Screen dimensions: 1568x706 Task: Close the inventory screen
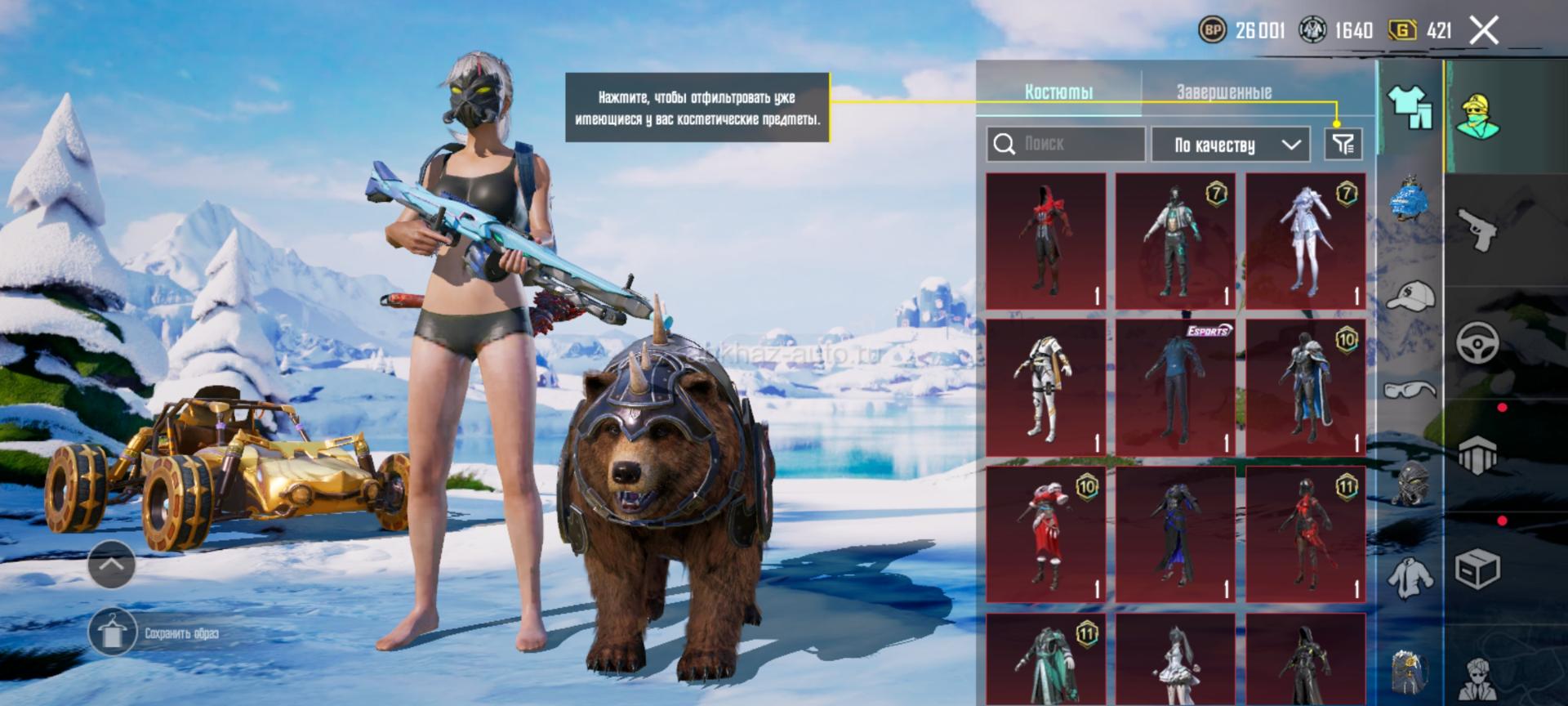pos(1483,31)
